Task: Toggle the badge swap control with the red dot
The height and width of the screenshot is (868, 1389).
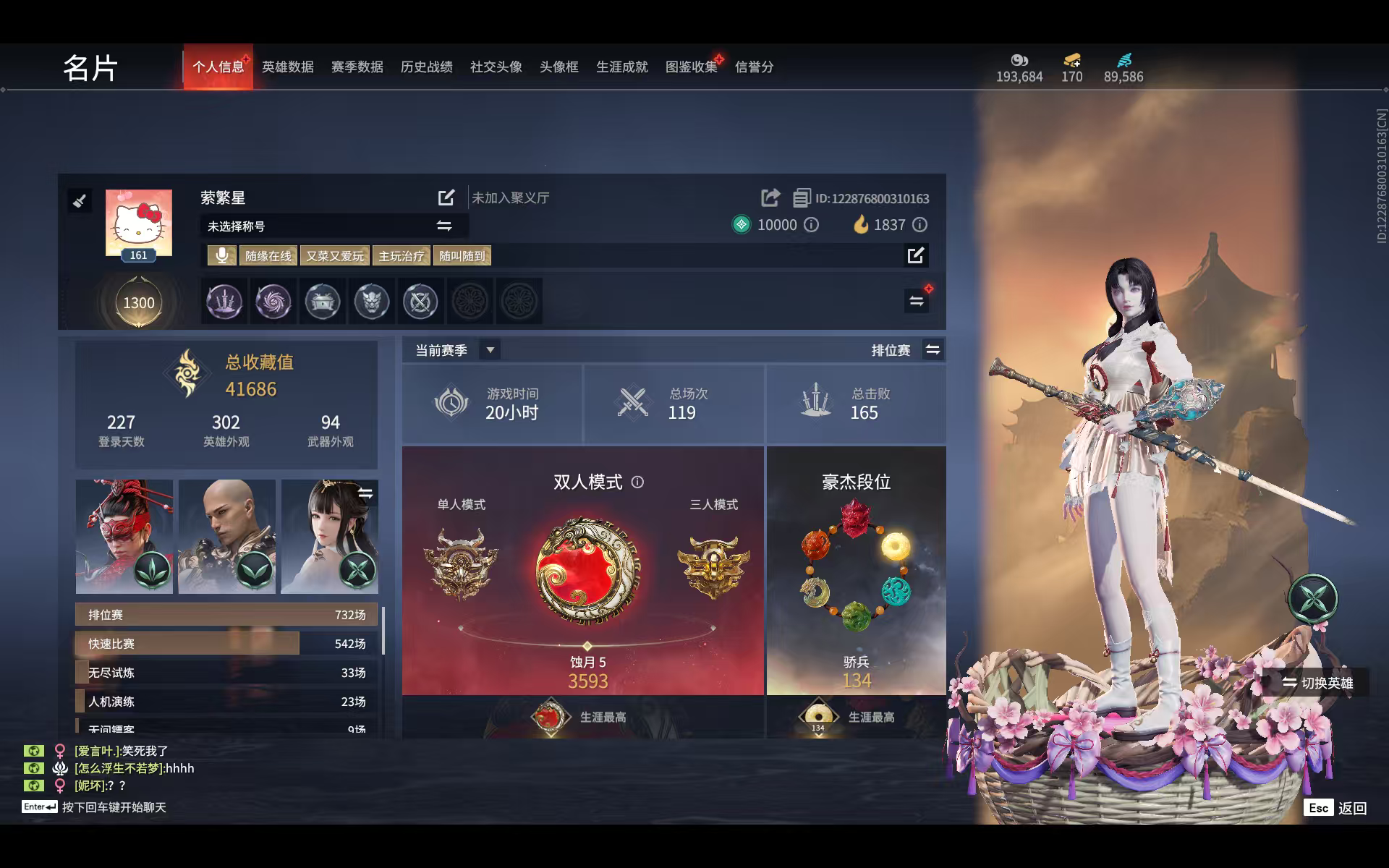Action: [917, 302]
